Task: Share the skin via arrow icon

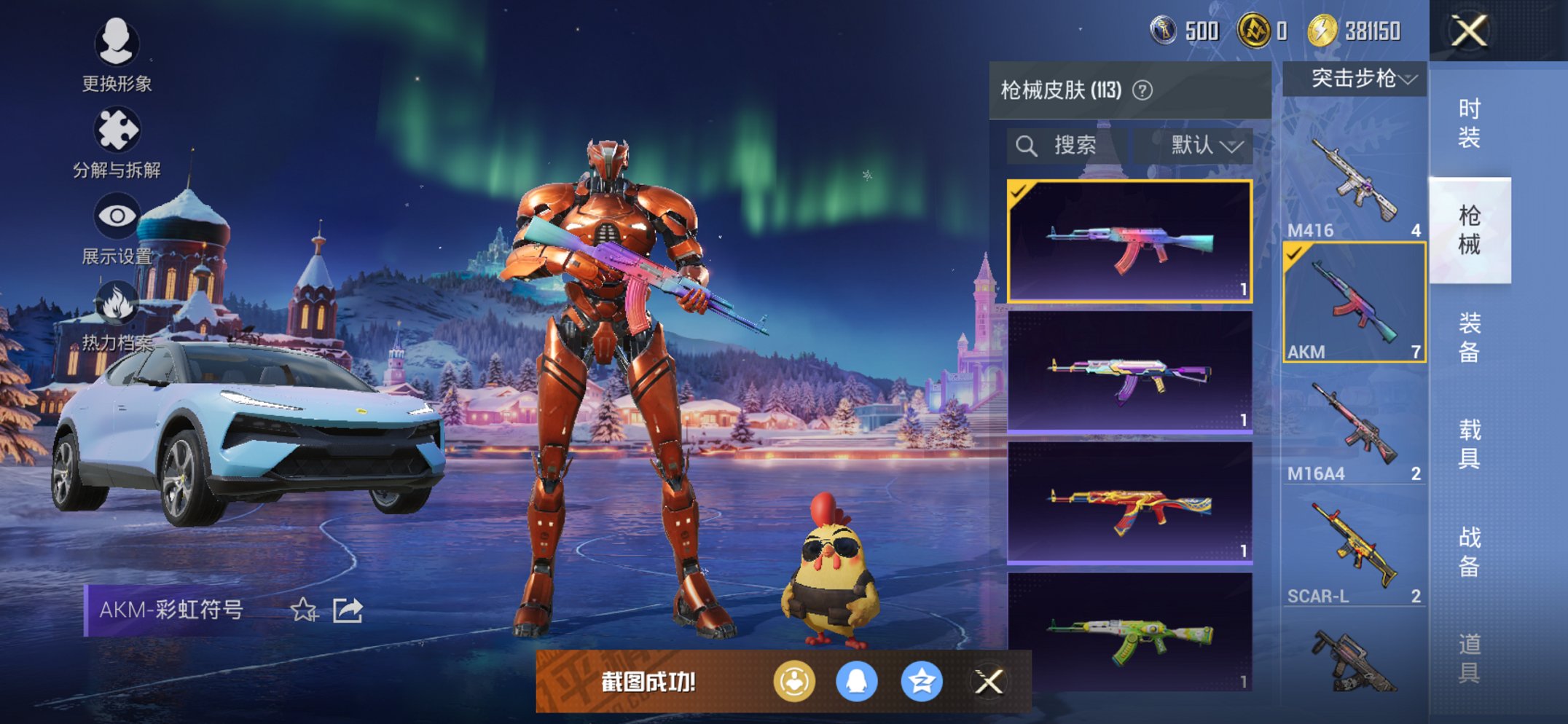Action: tap(348, 610)
